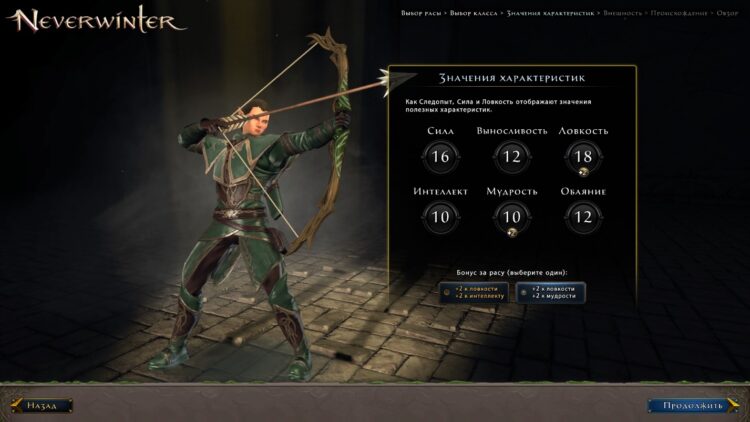This screenshot has height=422, width=750.
Task: Click the Выносливость attribute circle
Action: pos(512,156)
